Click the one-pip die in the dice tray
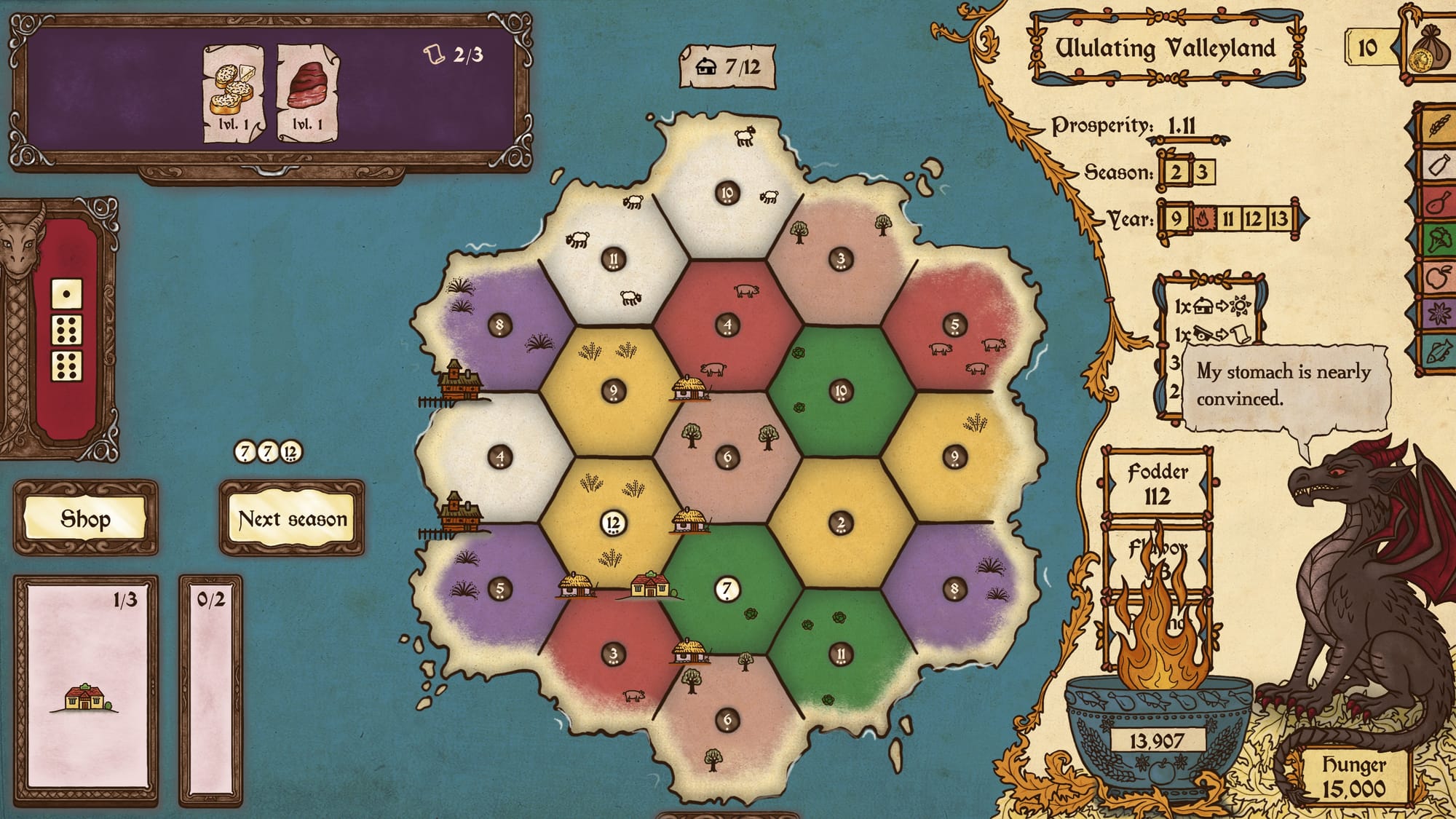The width and height of the screenshot is (1456, 819). 66,295
